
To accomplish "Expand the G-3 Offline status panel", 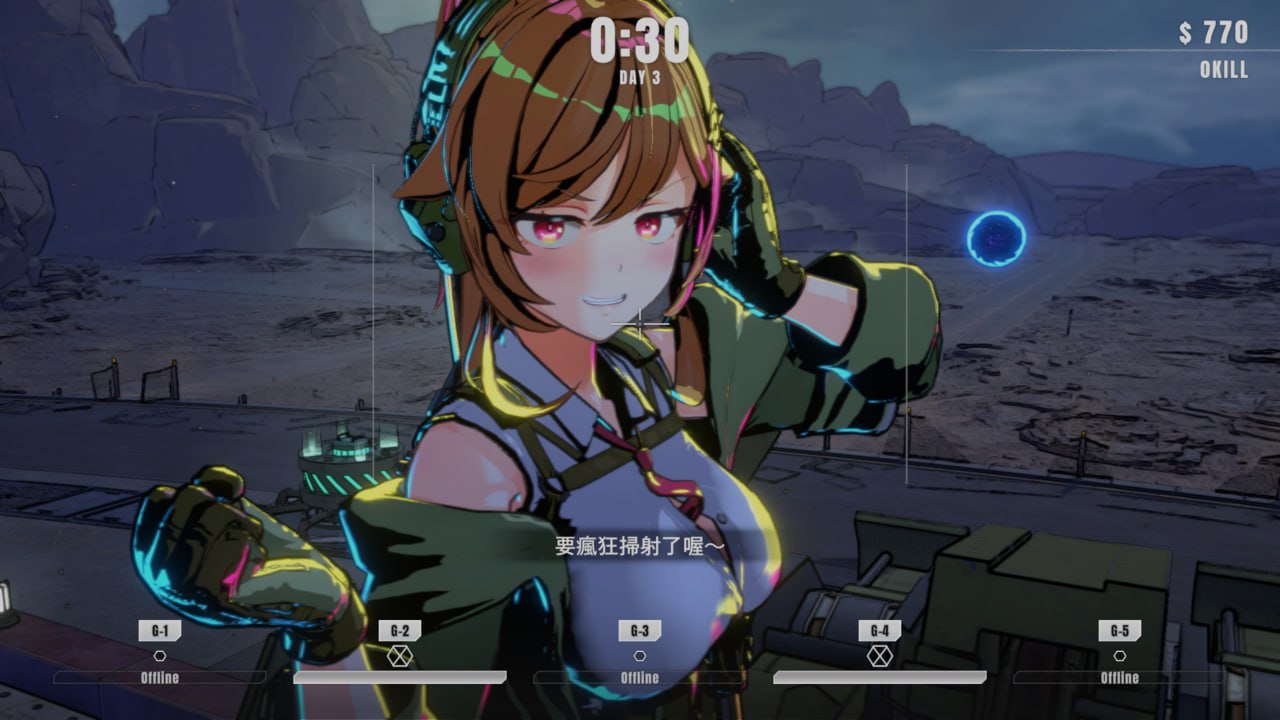I will tap(640, 677).
